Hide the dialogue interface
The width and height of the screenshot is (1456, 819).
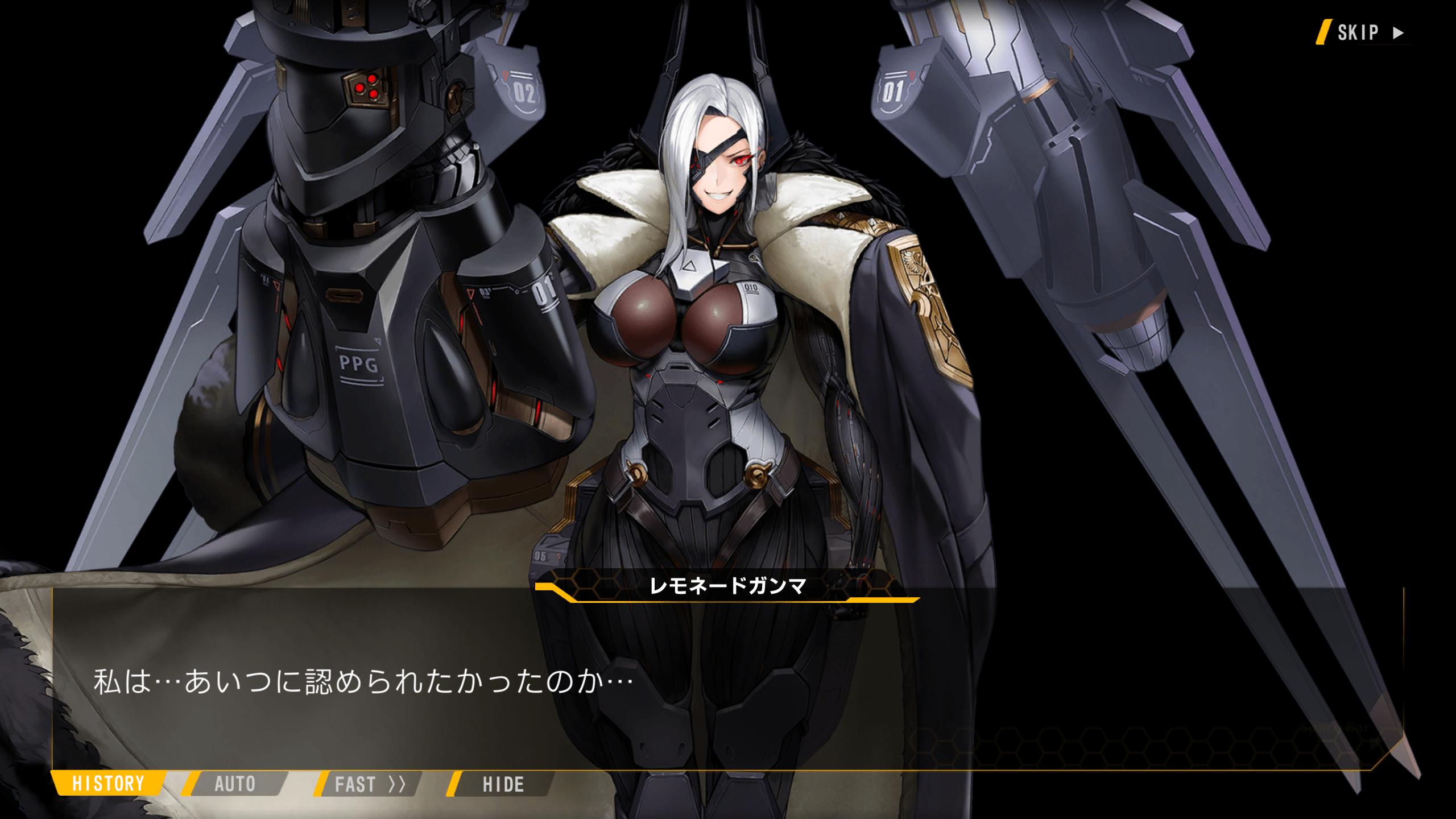point(503,784)
